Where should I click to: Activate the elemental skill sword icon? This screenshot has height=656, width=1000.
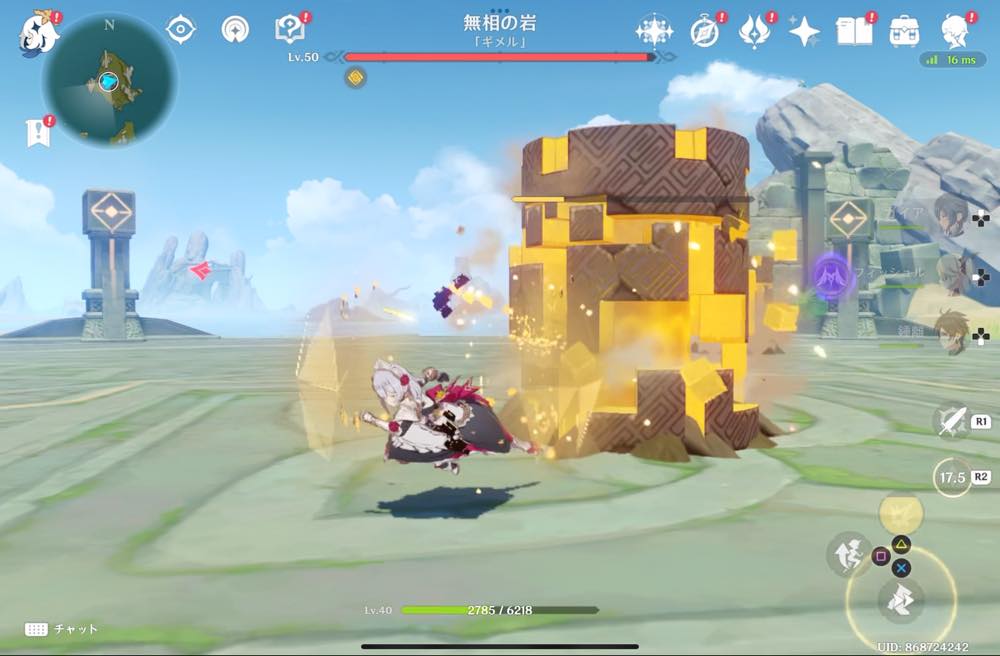click(950, 421)
